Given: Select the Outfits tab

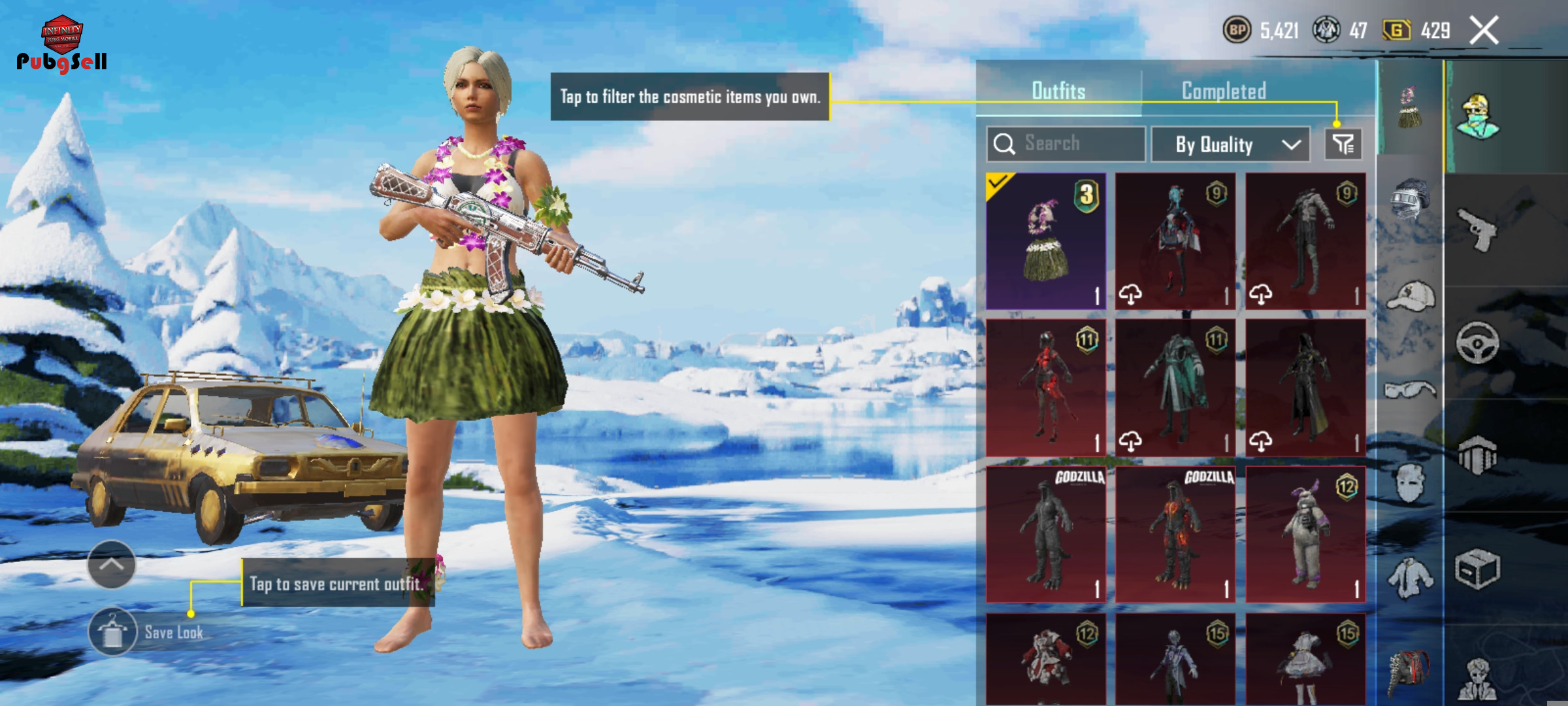Looking at the screenshot, I should pyautogui.click(x=1058, y=91).
